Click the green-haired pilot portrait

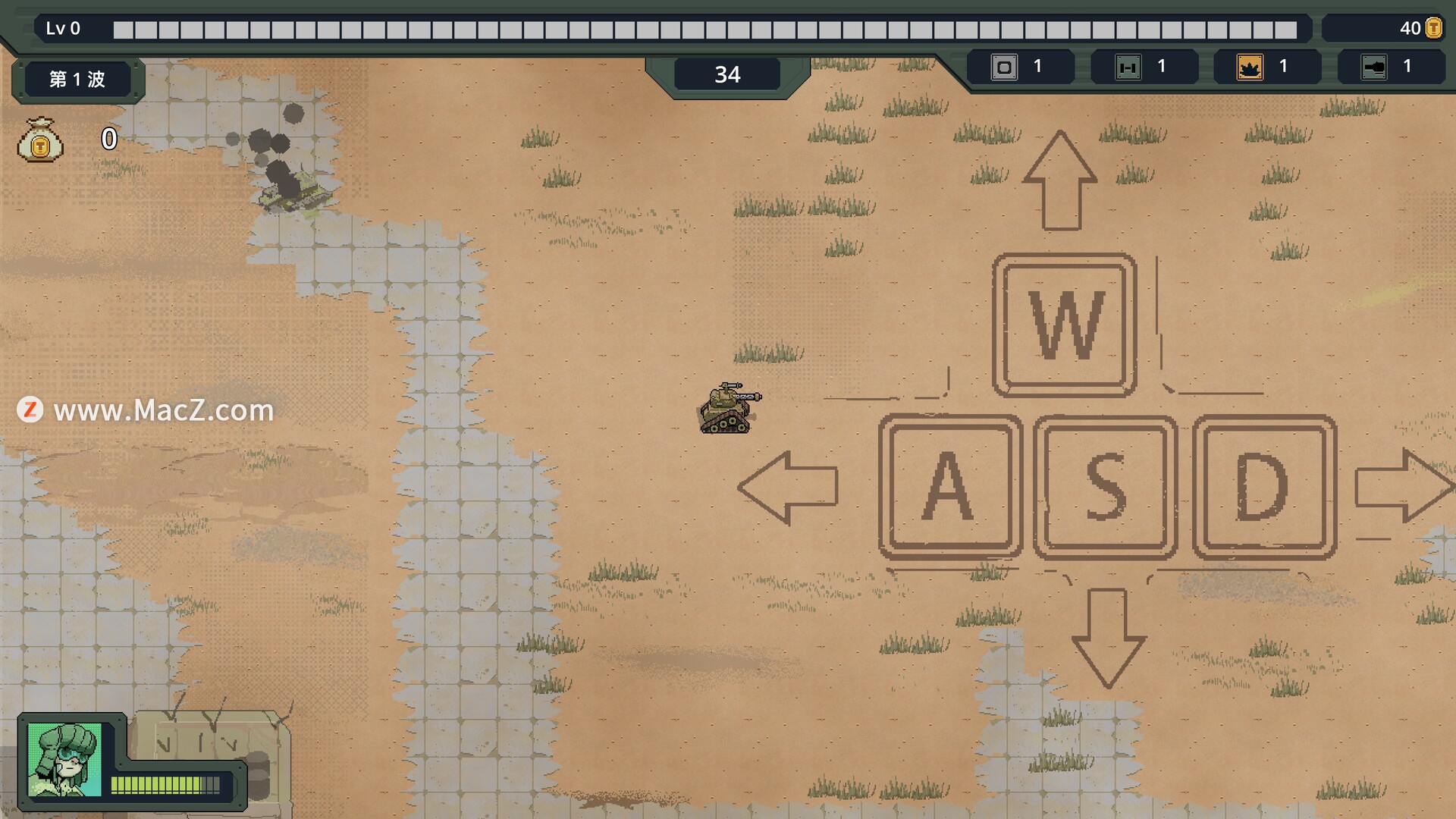coord(64,760)
